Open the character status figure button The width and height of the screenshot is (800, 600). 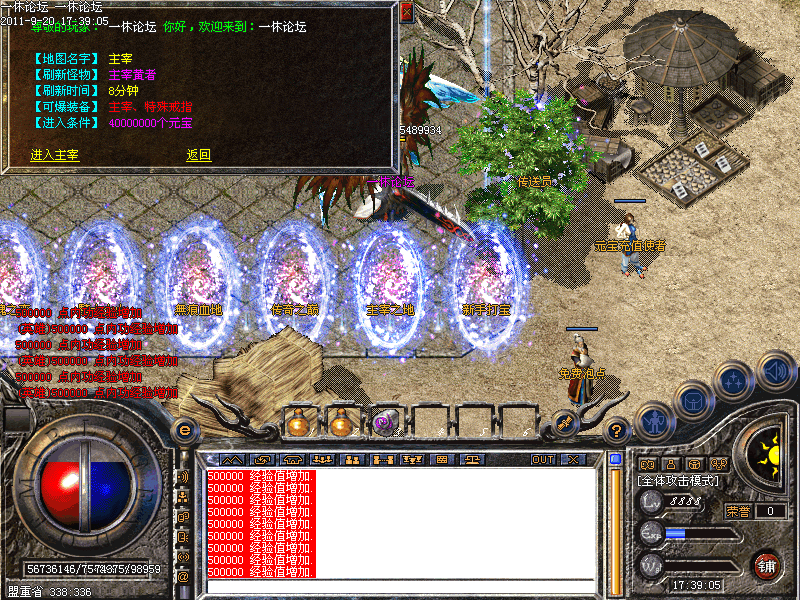[x=653, y=421]
